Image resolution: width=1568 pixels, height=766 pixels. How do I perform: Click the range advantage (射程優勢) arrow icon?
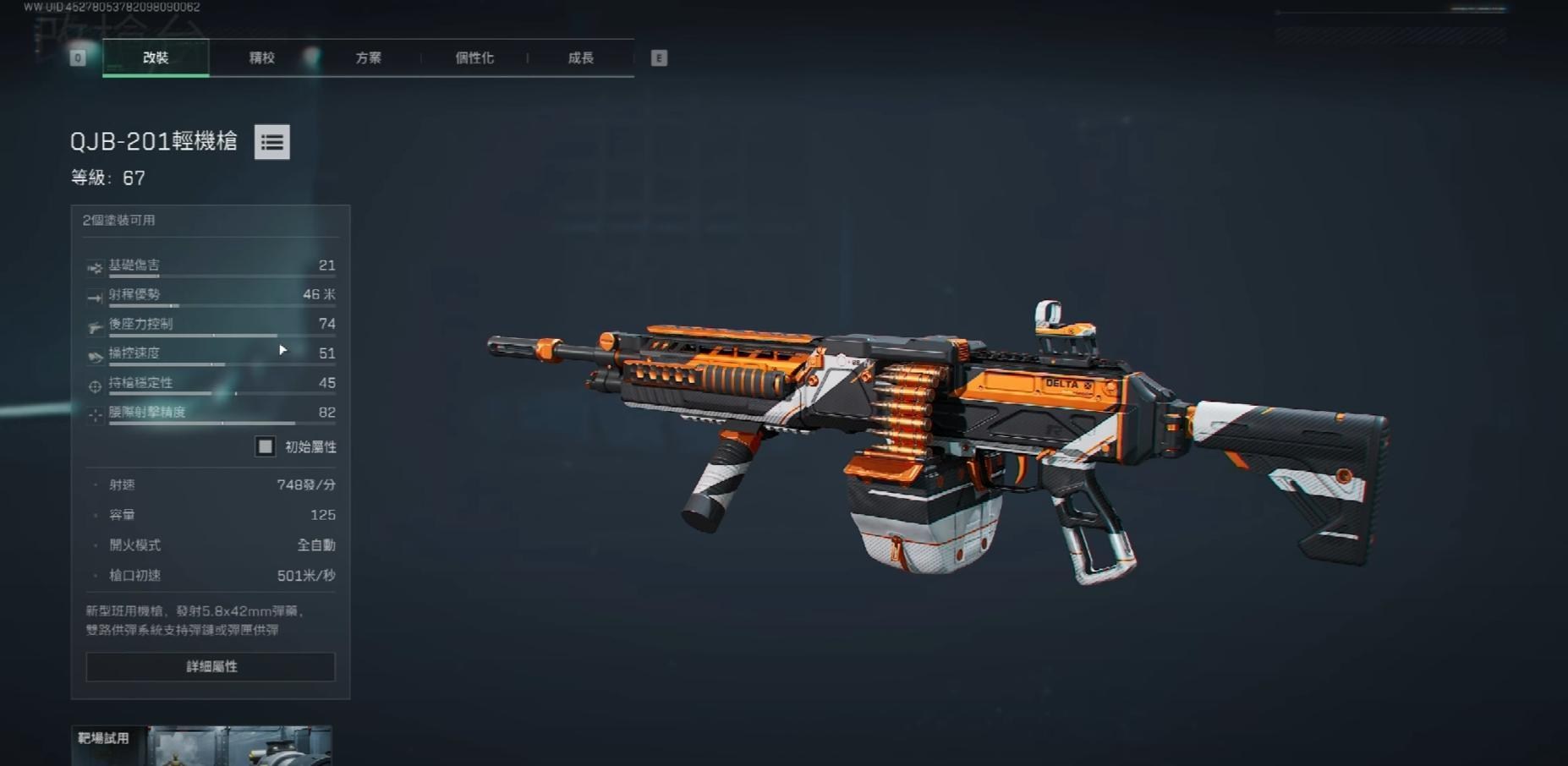click(94, 295)
